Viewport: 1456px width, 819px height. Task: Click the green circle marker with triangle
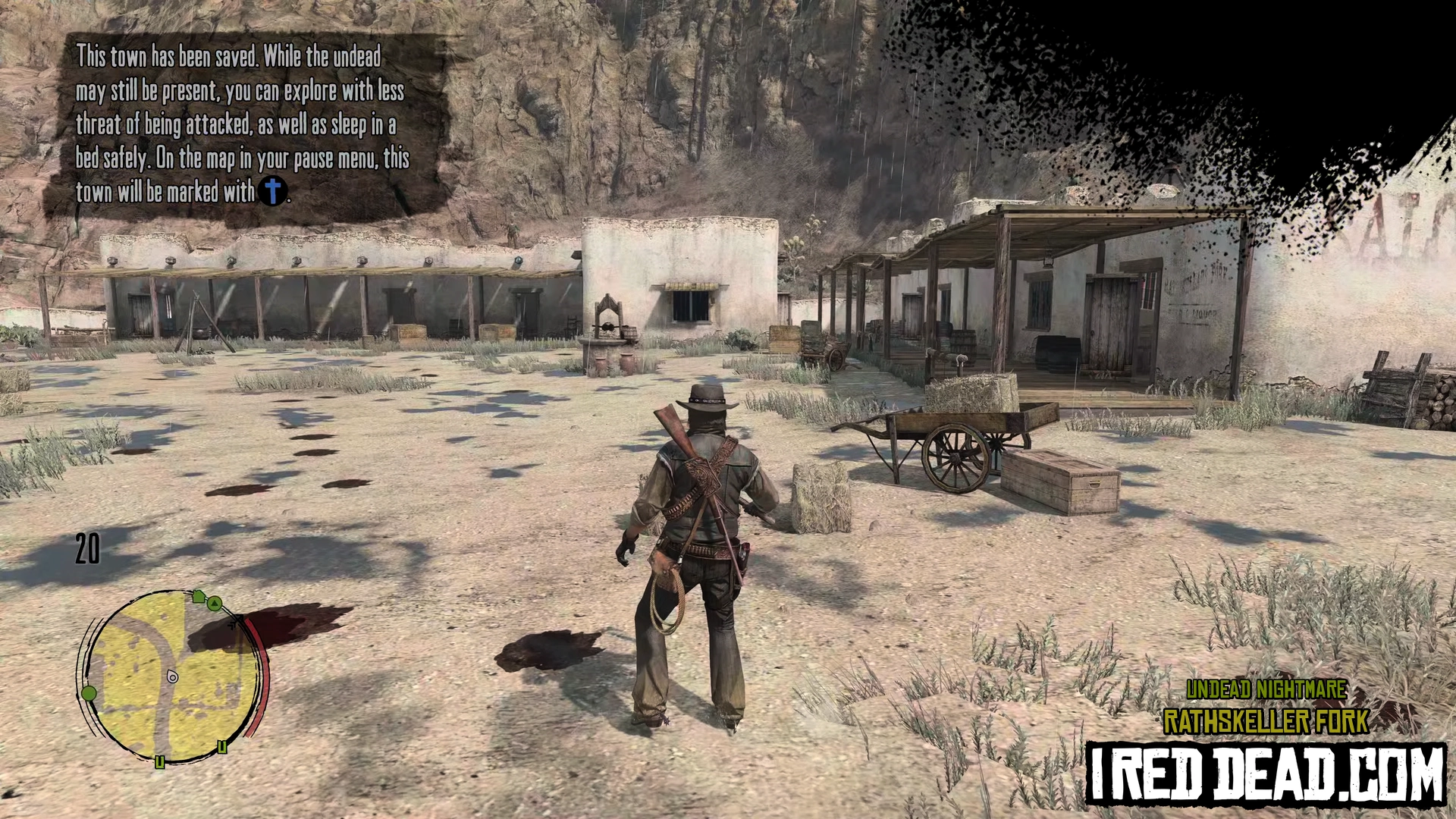coord(215,604)
